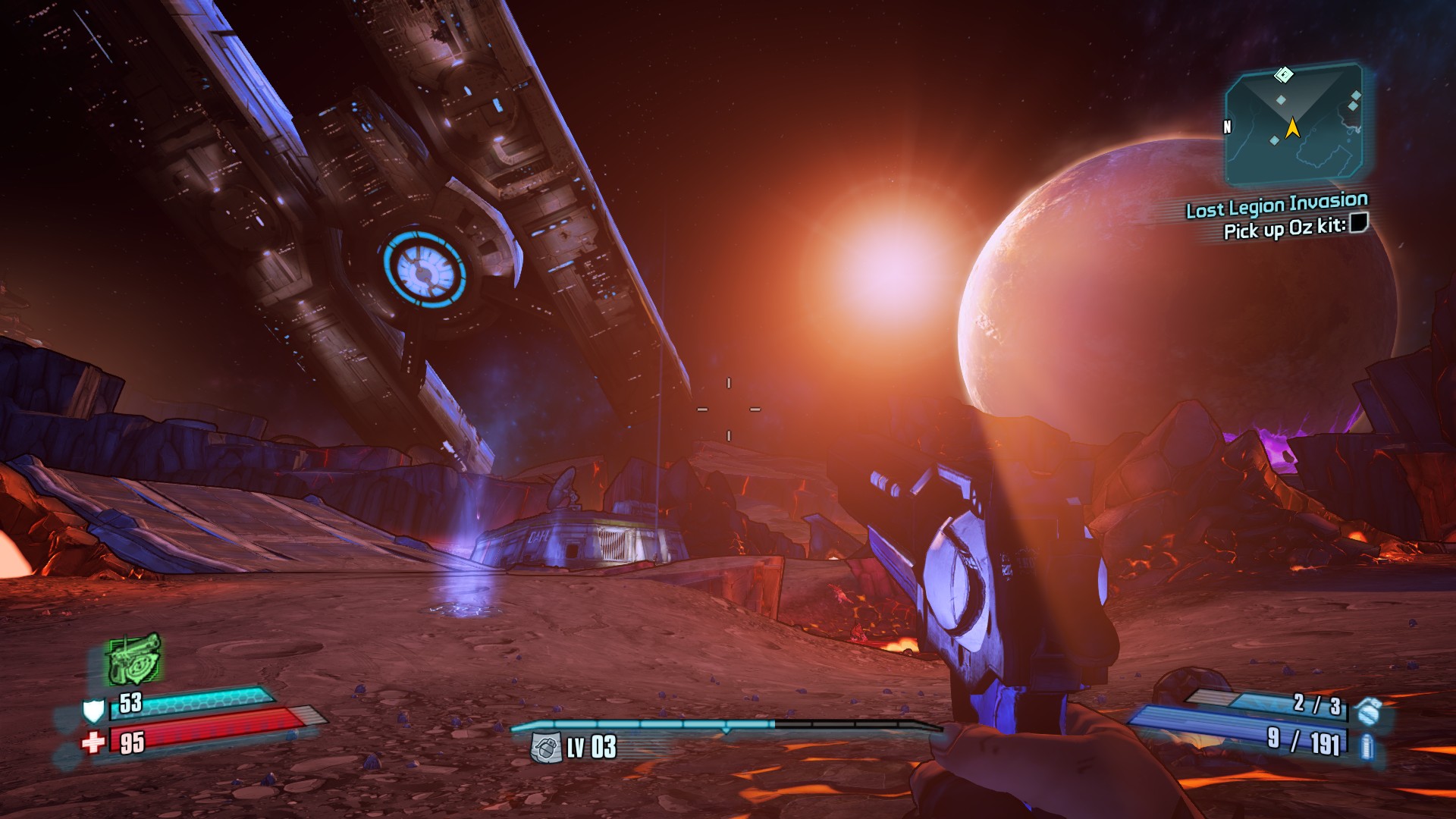Open the minimap in the corner
The height and width of the screenshot is (819, 1456).
coord(1294,125)
